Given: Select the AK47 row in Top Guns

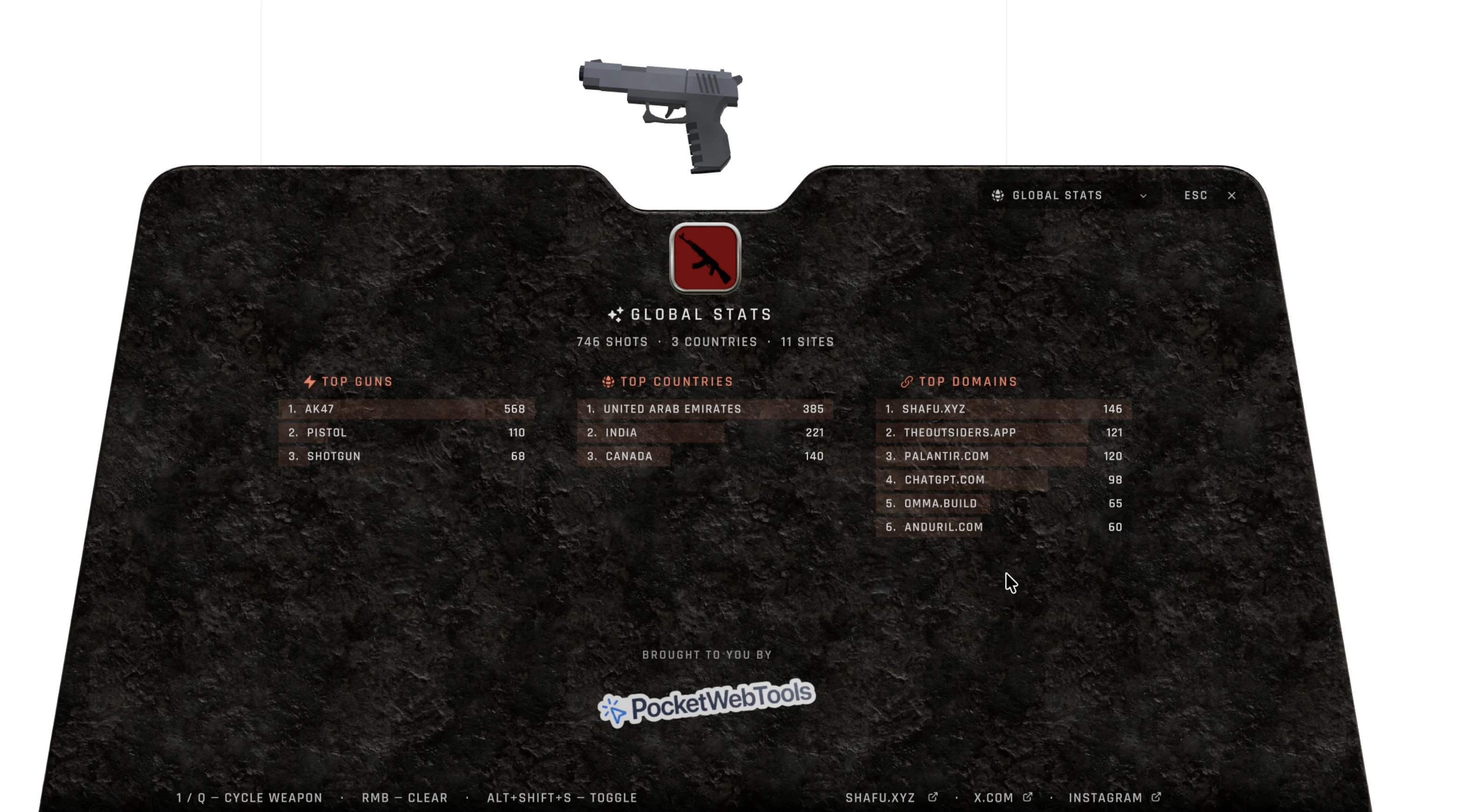Looking at the screenshot, I should [407, 409].
